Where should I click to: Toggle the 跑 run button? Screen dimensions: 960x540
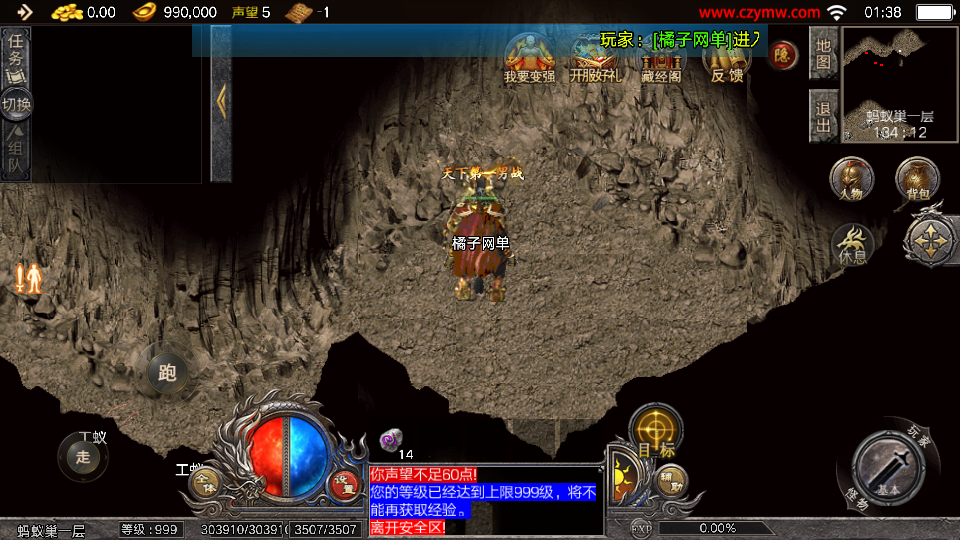point(167,373)
